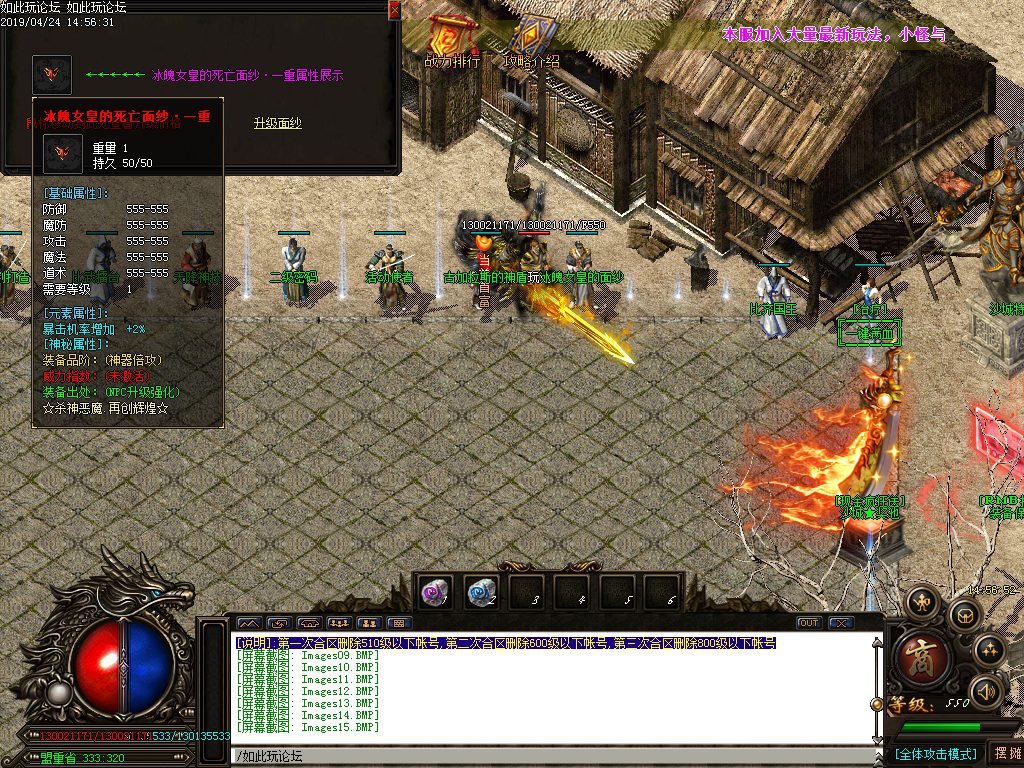Image resolution: width=1024 pixels, height=768 pixels.
Task: Use the purple stone in hotbar slot 1
Action: tap(435, 592)
